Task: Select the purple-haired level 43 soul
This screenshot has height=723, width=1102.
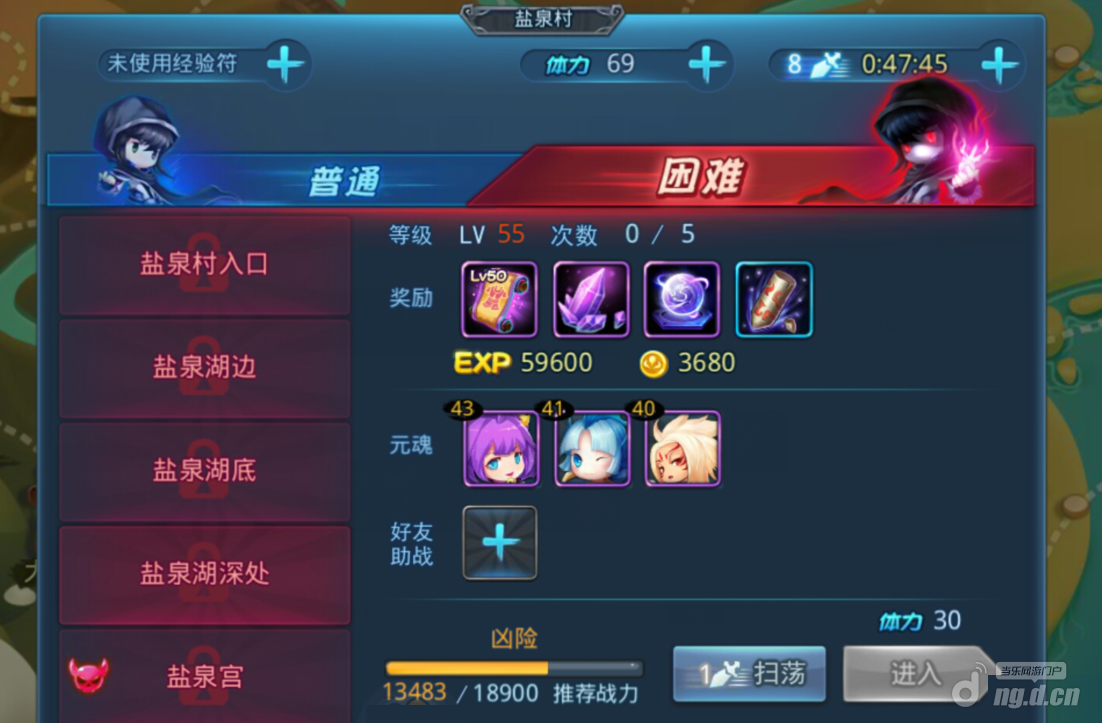Action: pyautogui.click(x=501, y=449)
